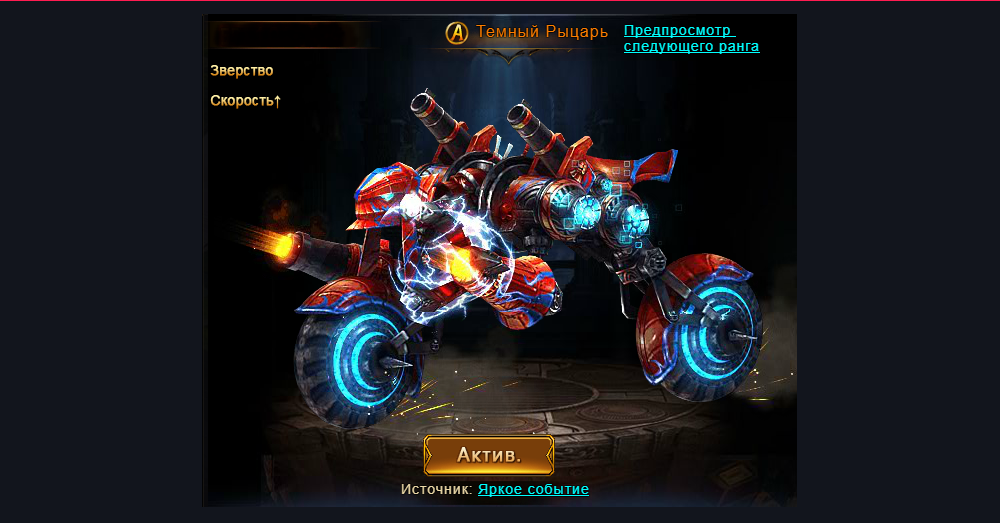Follow the Яркое событие source link
The width and height of the screenshot is (1000, 523).
pyautogui.click(x=533, y=489)
